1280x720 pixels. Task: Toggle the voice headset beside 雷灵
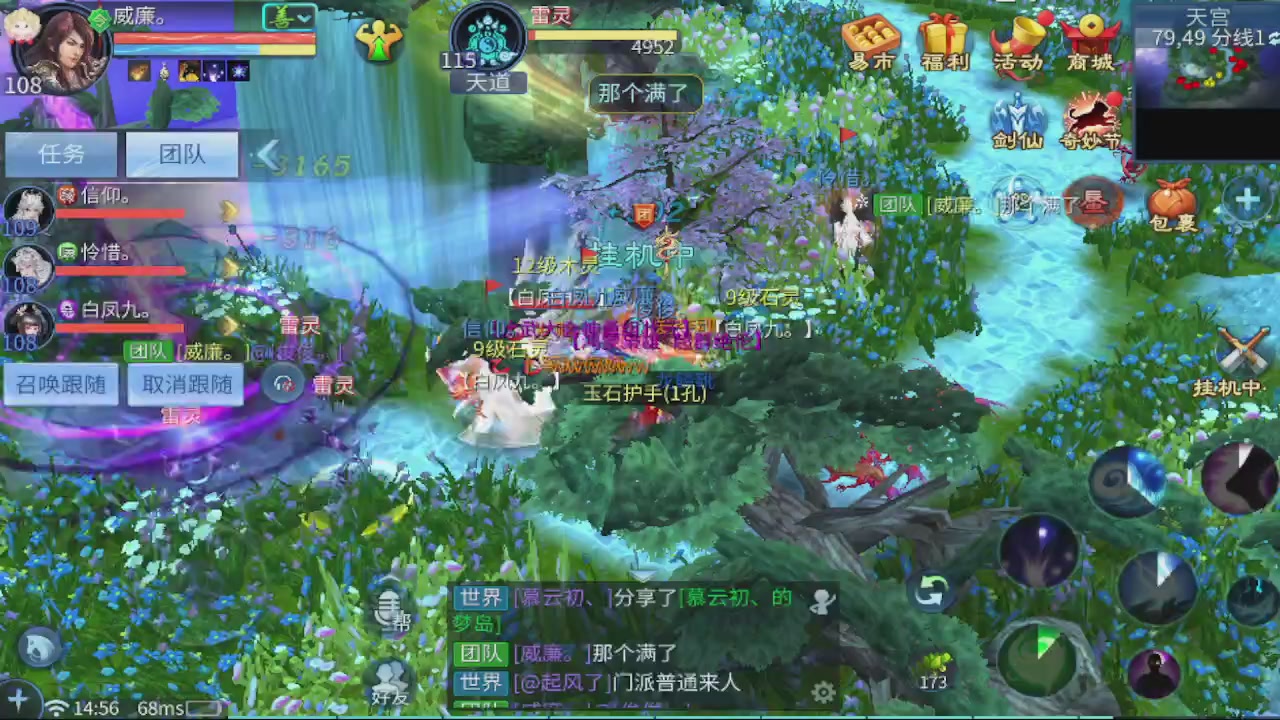283,384
